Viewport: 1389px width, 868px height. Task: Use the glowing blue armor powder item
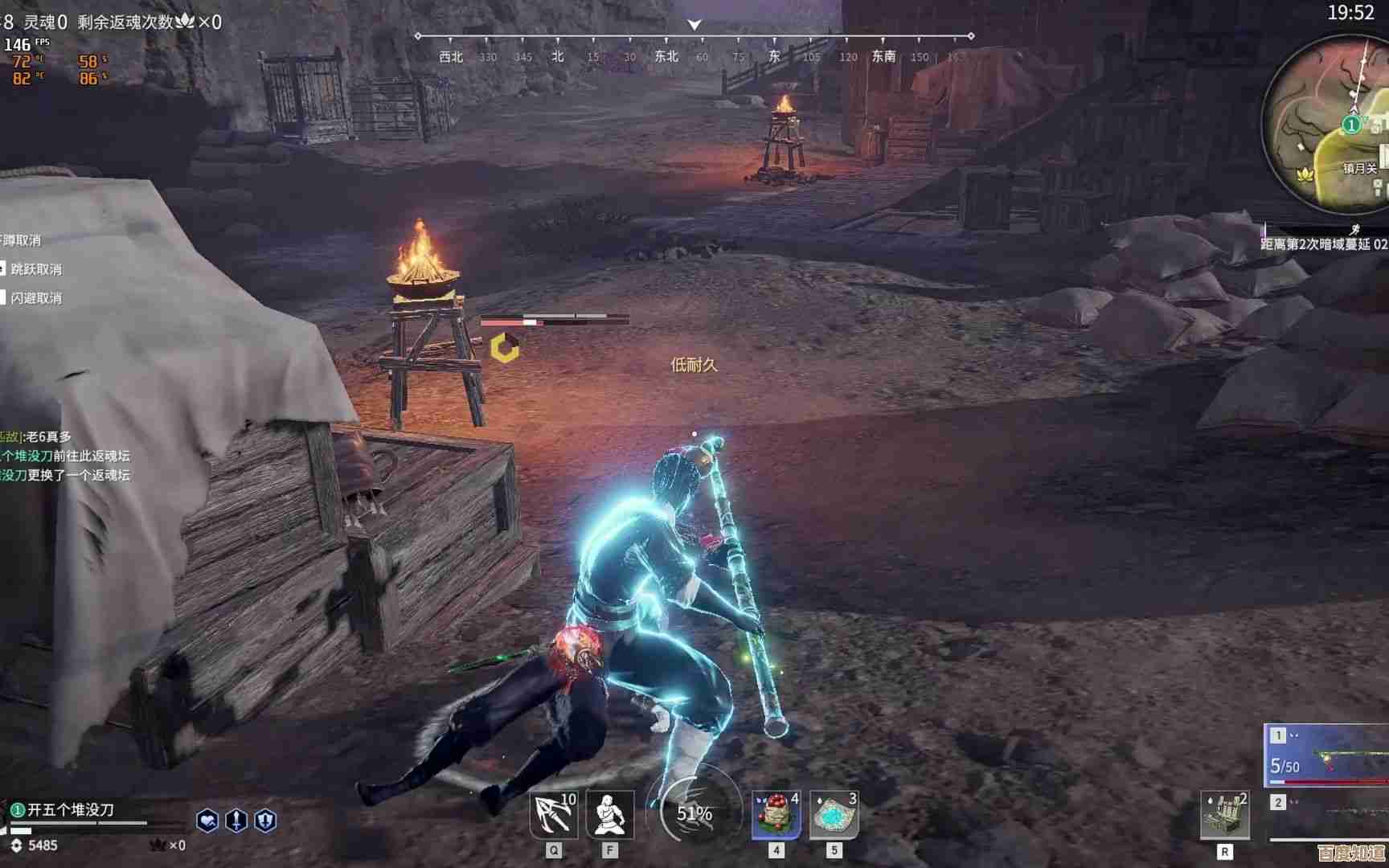[834, 815]
